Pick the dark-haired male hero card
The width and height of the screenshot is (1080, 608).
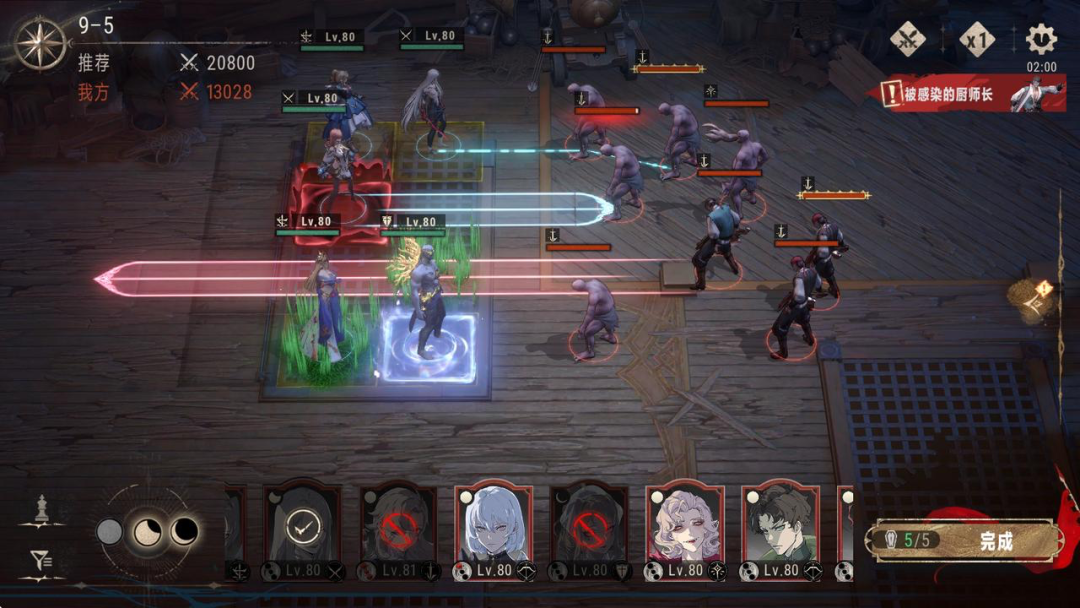pos(780,532)
